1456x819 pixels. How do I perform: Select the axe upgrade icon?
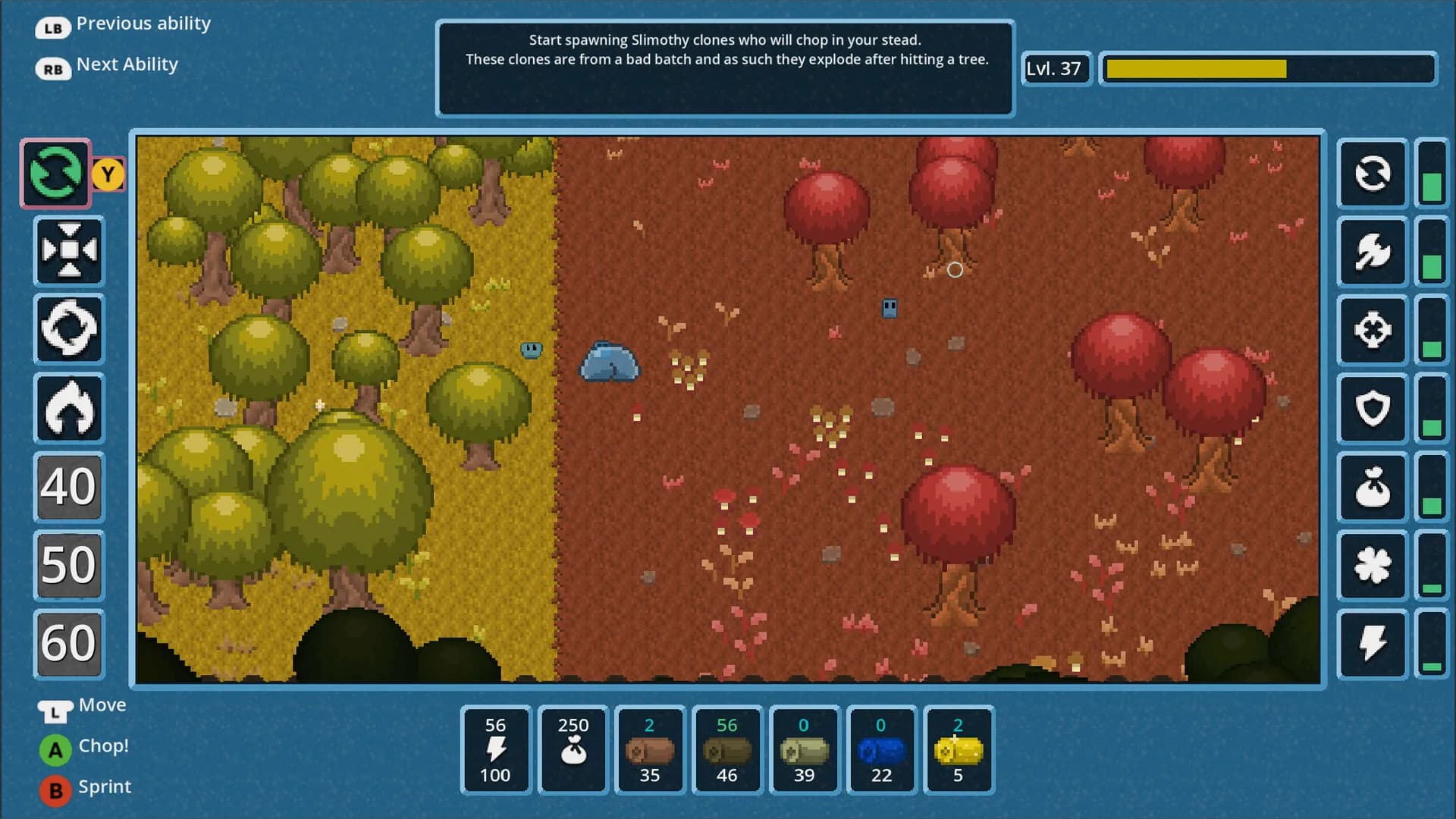[1373, 252]
